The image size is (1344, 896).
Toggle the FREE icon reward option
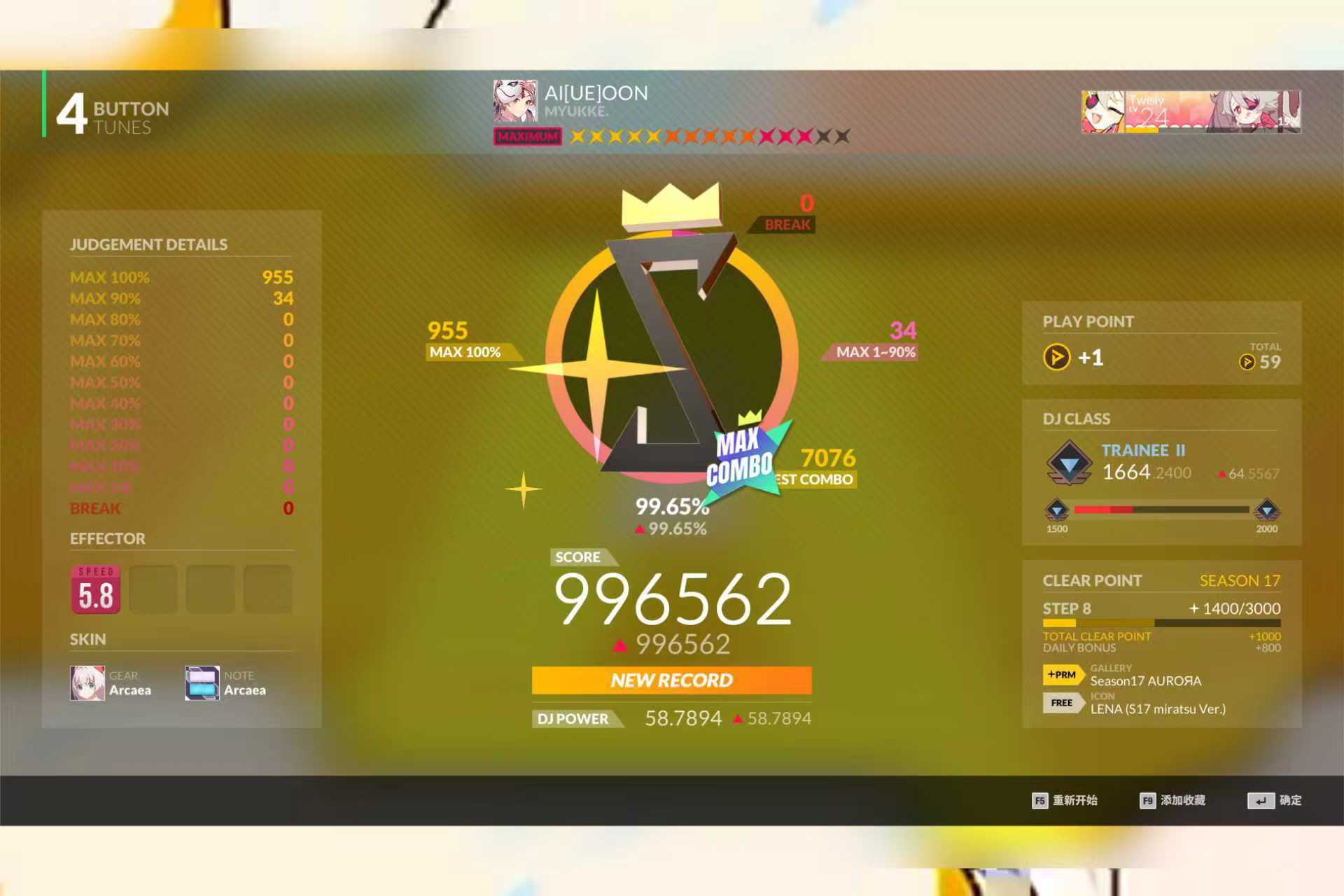click(1061, 703)
